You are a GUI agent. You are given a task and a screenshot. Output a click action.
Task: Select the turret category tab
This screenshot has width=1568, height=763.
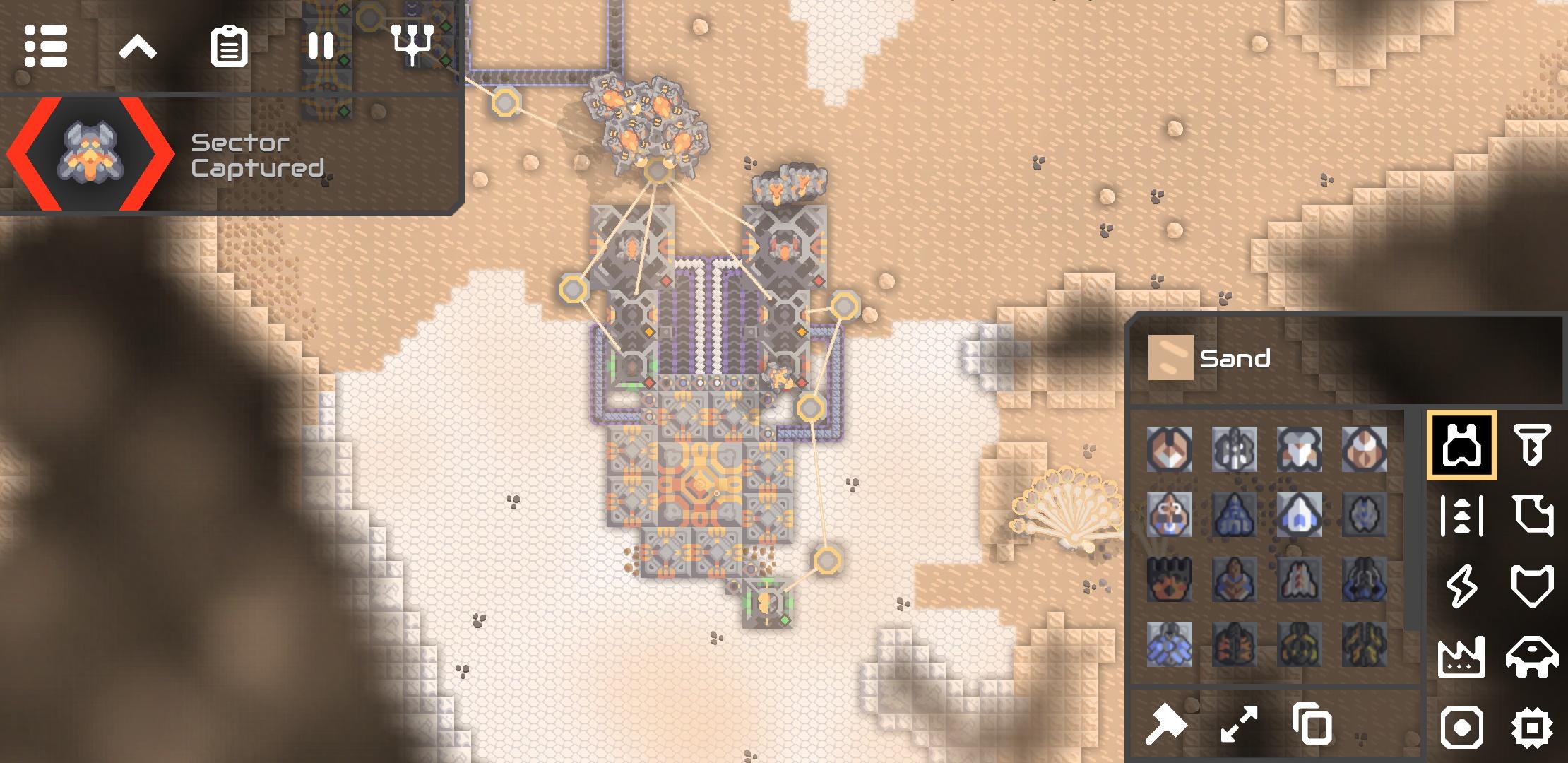(1461, 445)
